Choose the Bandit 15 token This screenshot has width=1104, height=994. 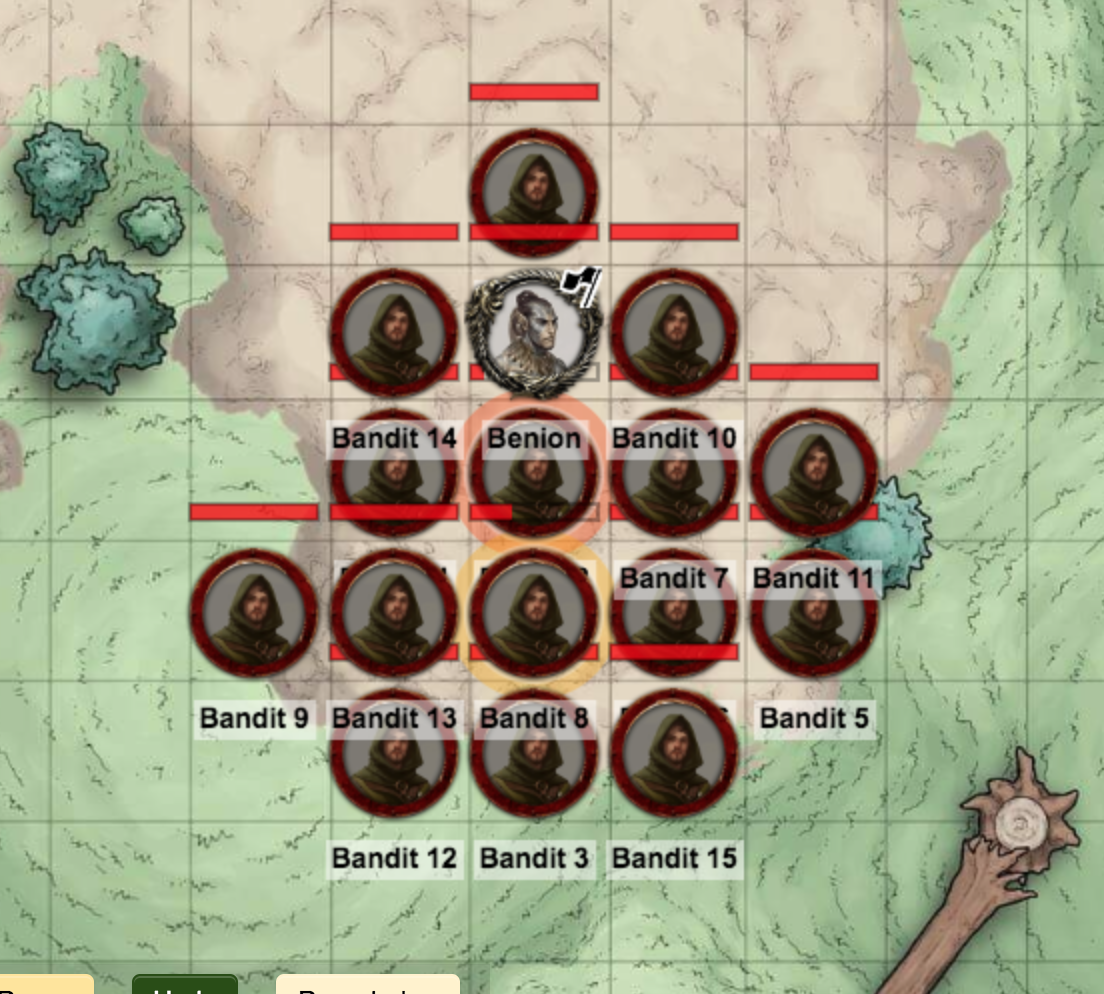click(674, 752)
